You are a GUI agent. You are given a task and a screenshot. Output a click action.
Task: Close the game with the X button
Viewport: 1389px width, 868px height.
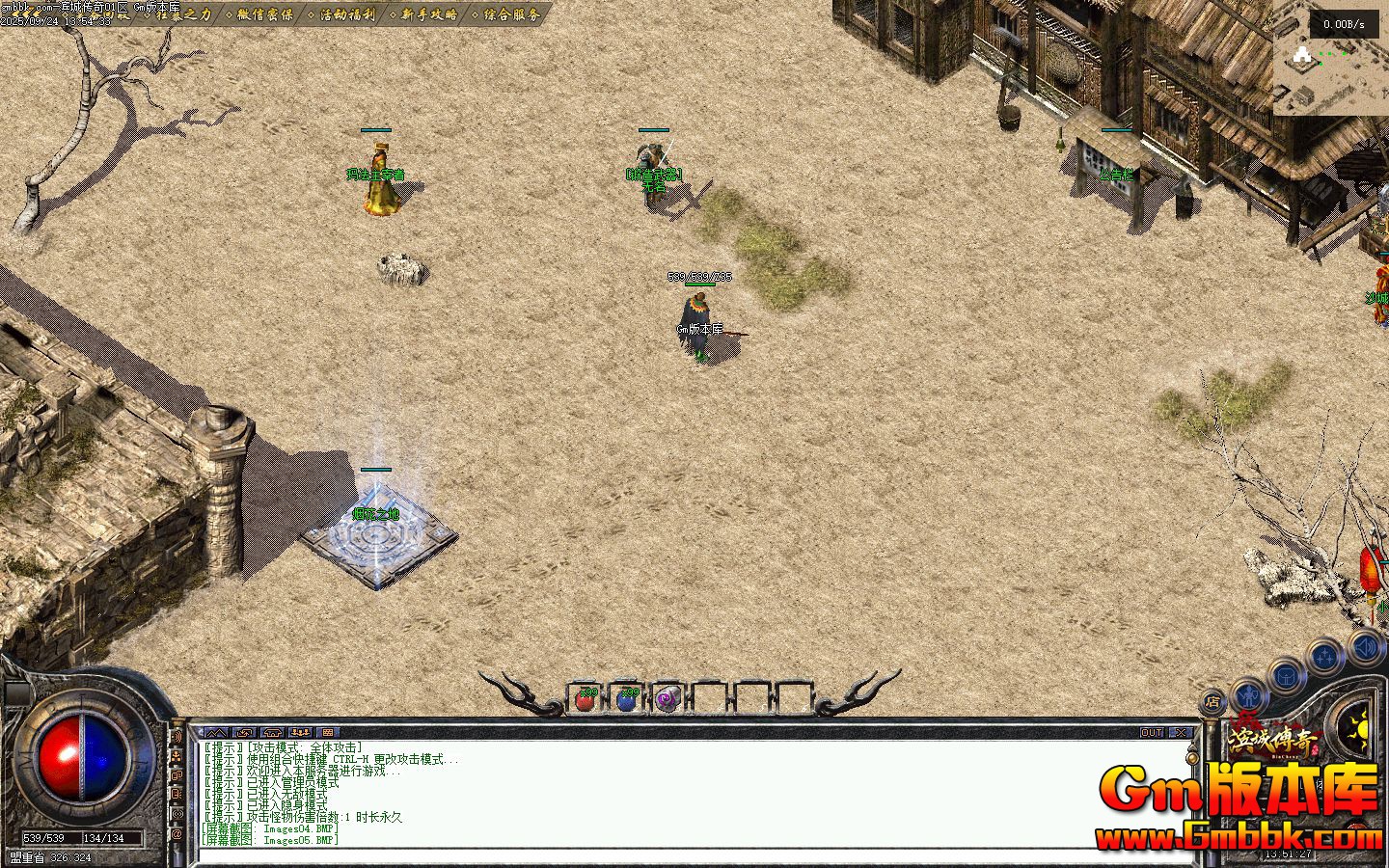pos(1180,732)
